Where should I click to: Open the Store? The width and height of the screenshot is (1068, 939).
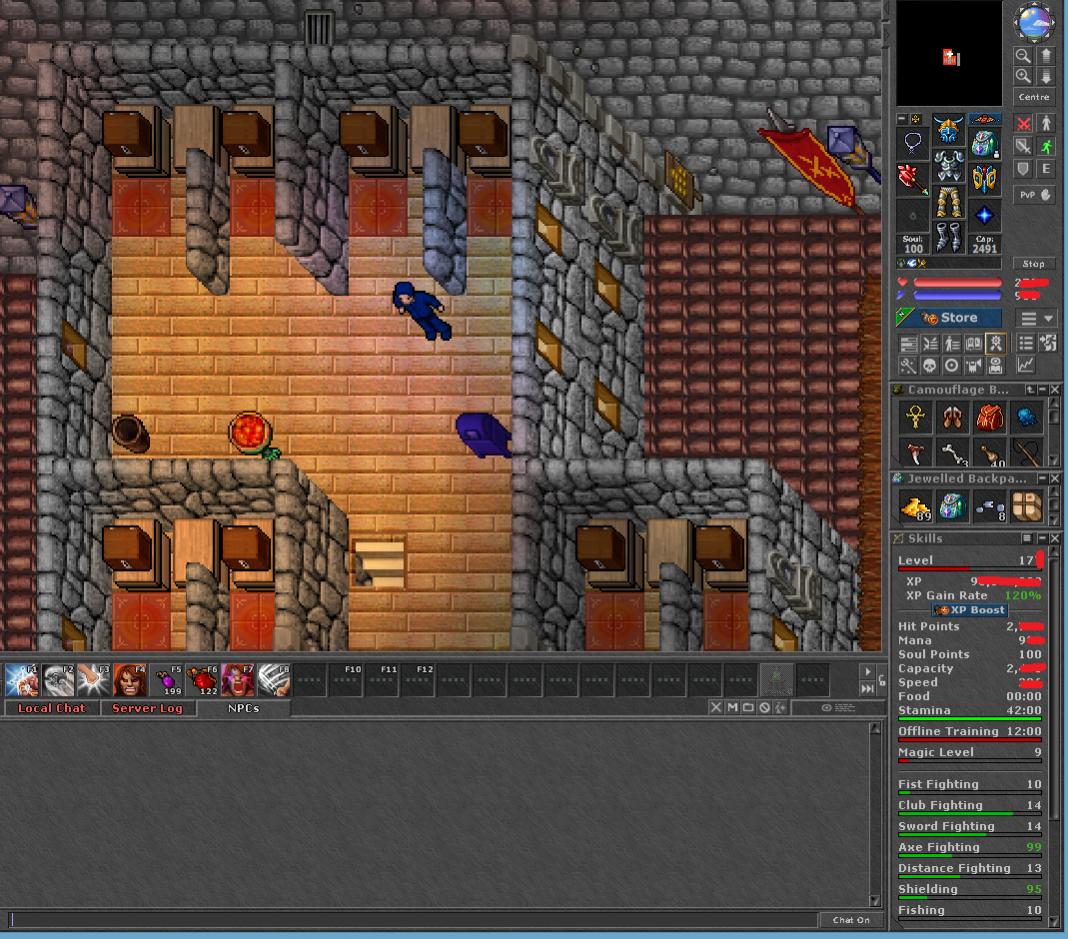[948, 318]
